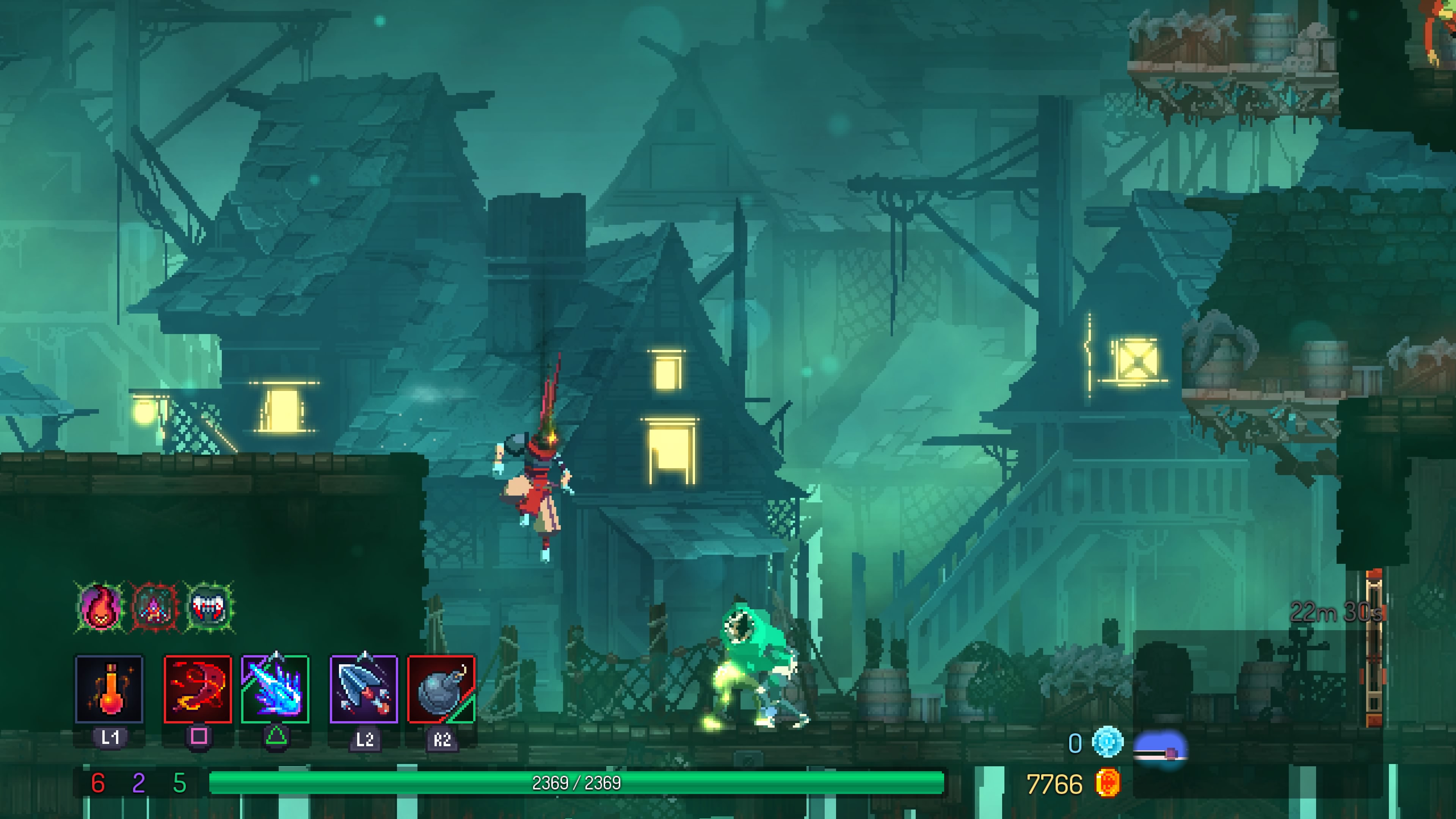Image resolution: width=1456 pixels, height=819 pixels.
Task: Select the blue ice shards weapon slot
Action: 275,689
